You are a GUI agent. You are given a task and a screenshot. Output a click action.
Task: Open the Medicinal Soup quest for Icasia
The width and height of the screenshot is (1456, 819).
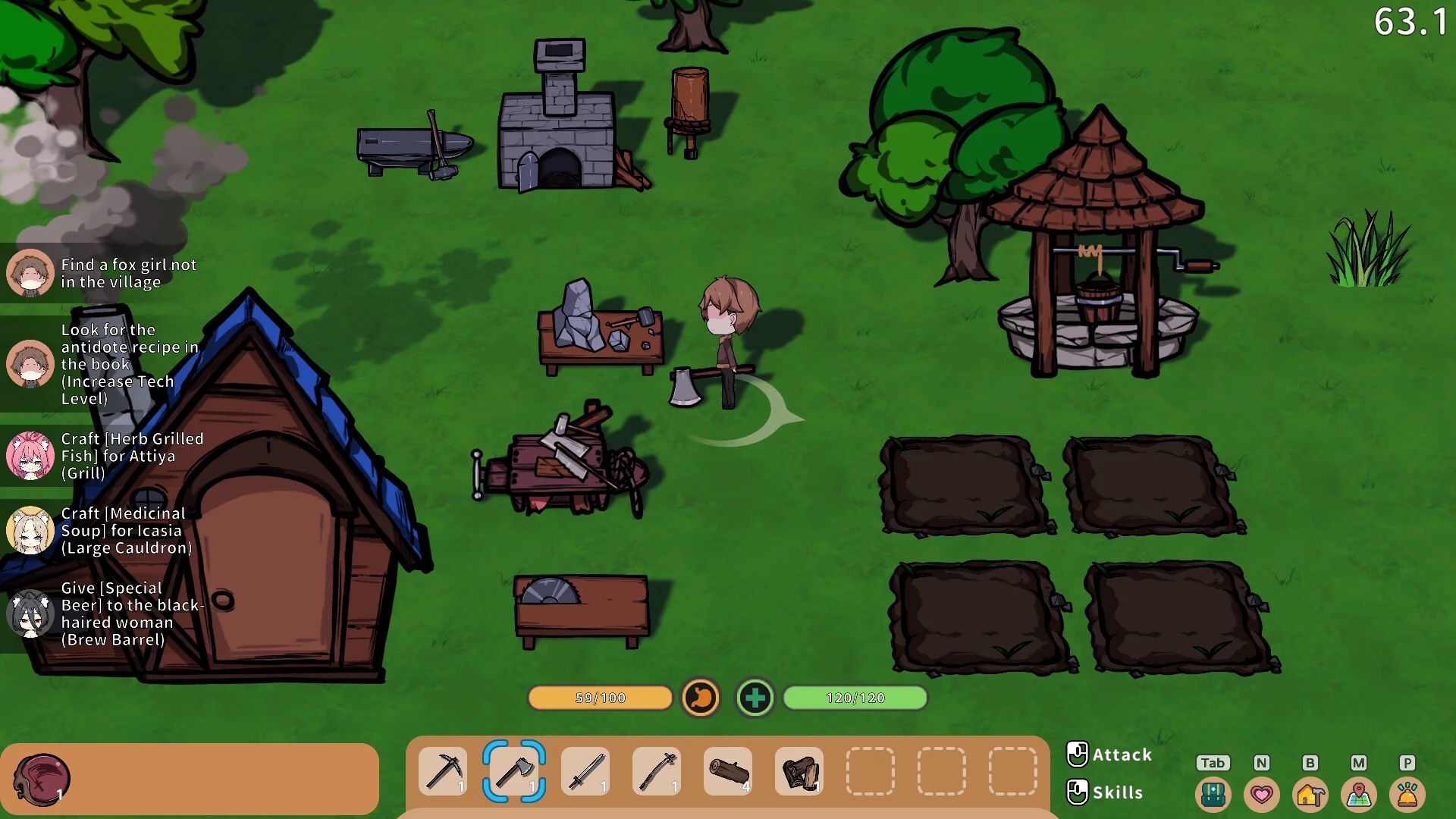coord(106,531)
